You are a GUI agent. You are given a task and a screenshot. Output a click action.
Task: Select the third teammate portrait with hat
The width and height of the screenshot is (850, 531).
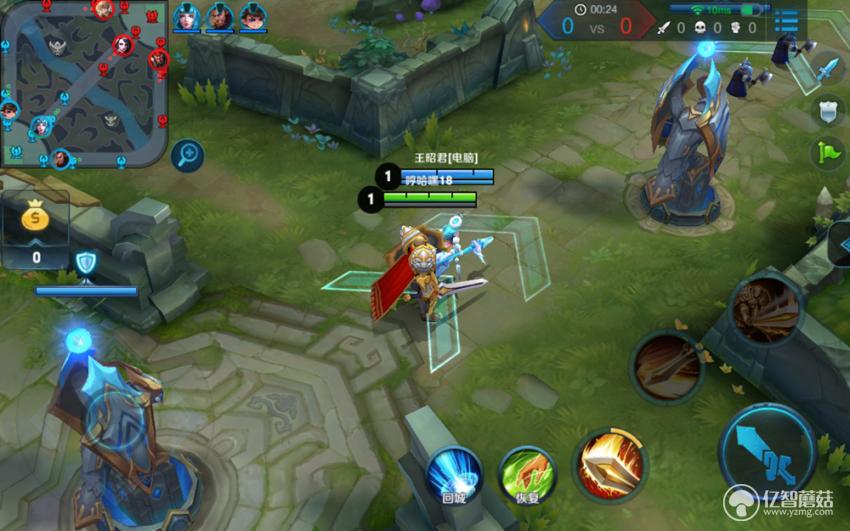[x=253, y=17]
